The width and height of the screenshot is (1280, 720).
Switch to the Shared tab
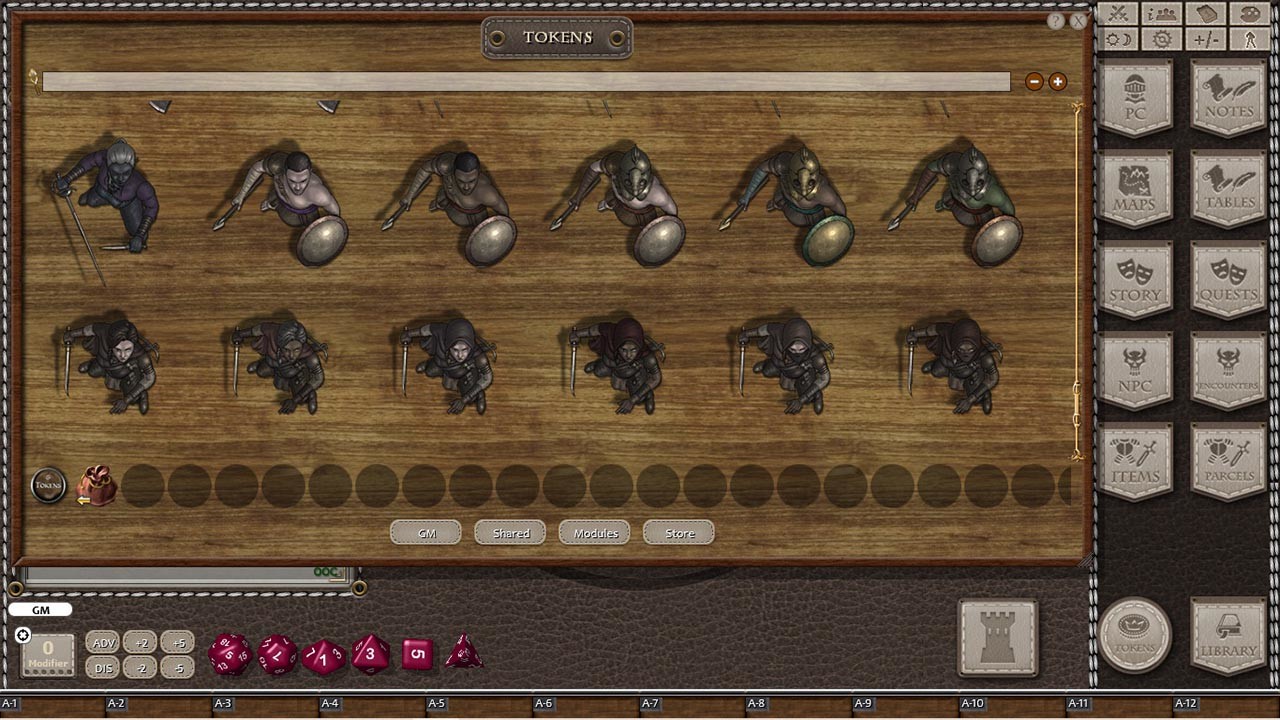coord(509,533)
